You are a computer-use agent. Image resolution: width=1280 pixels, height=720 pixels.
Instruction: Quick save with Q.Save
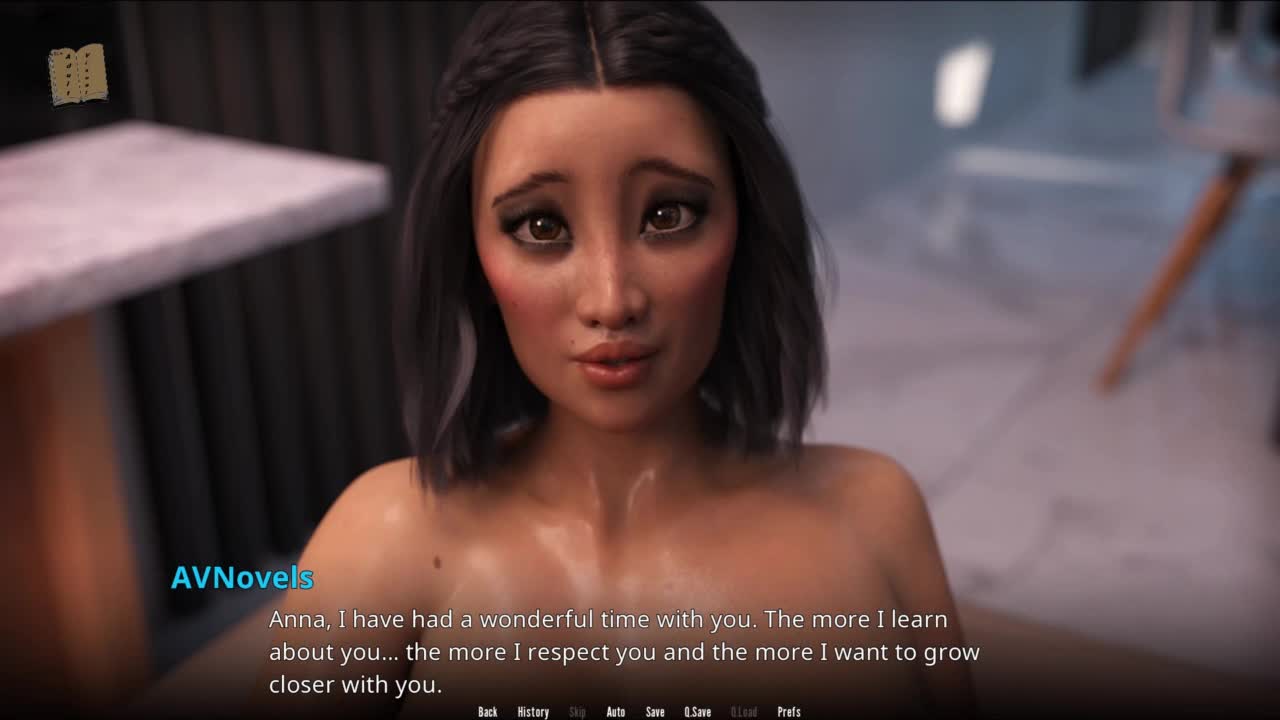pyautogui.click(x=698, y=712)
